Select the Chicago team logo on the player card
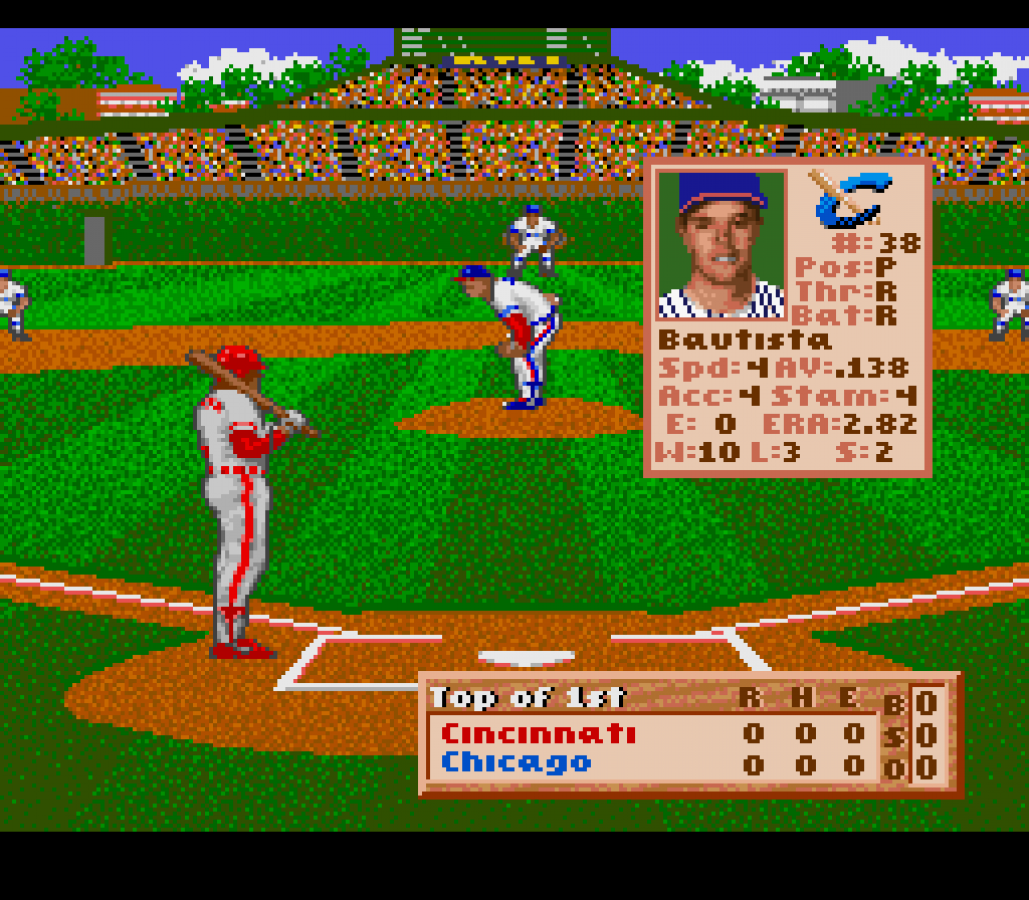 click(850, 198)
